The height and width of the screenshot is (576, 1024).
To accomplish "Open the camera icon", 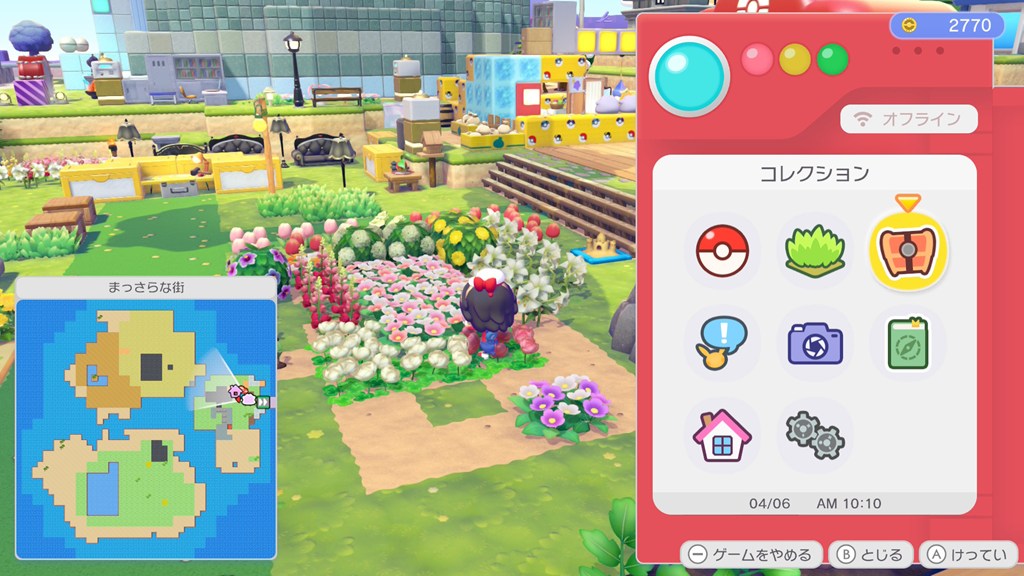I will (x=815, y=343).
